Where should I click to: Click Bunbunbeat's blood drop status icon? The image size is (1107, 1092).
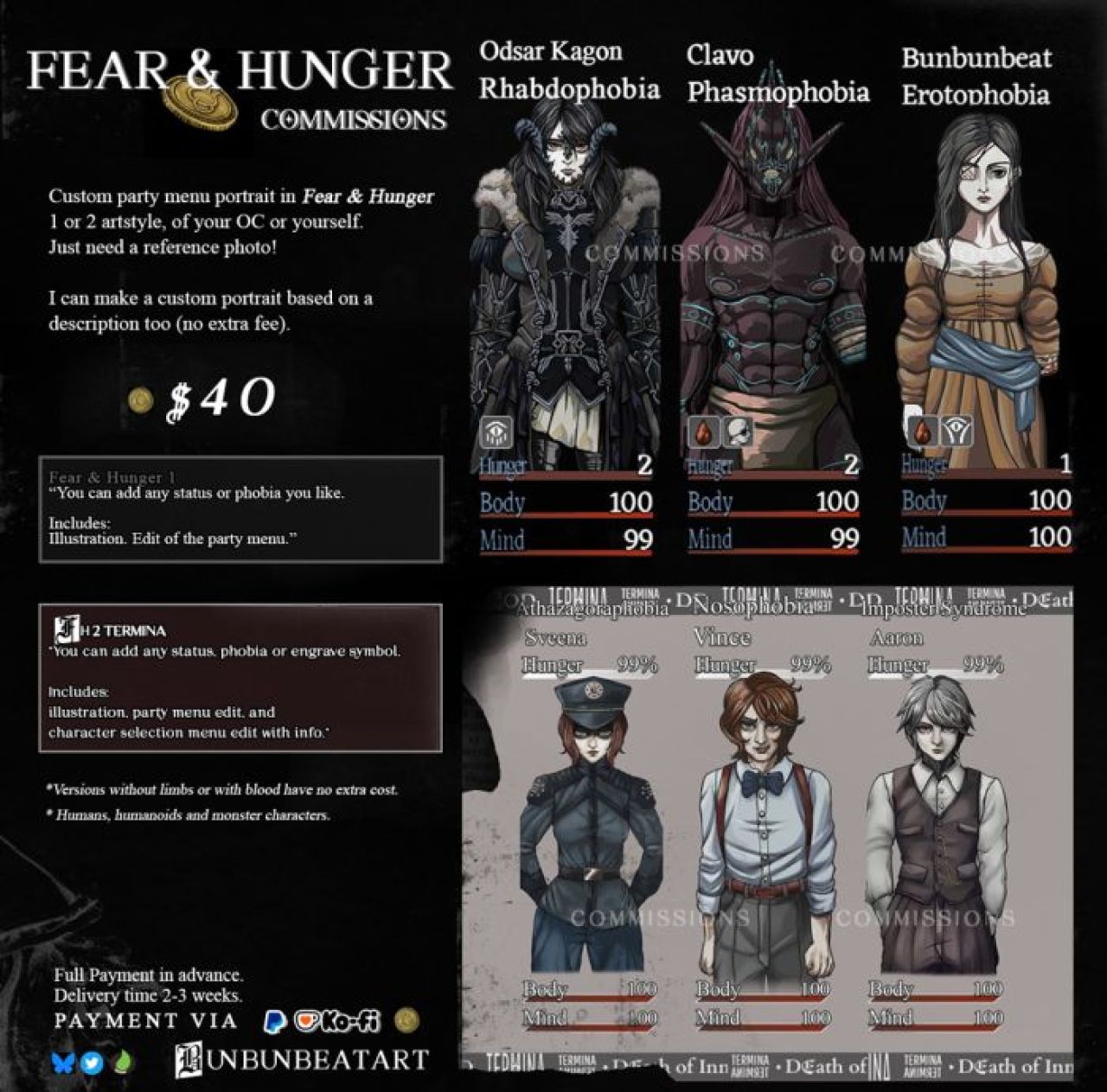click(x=921, y=430)
